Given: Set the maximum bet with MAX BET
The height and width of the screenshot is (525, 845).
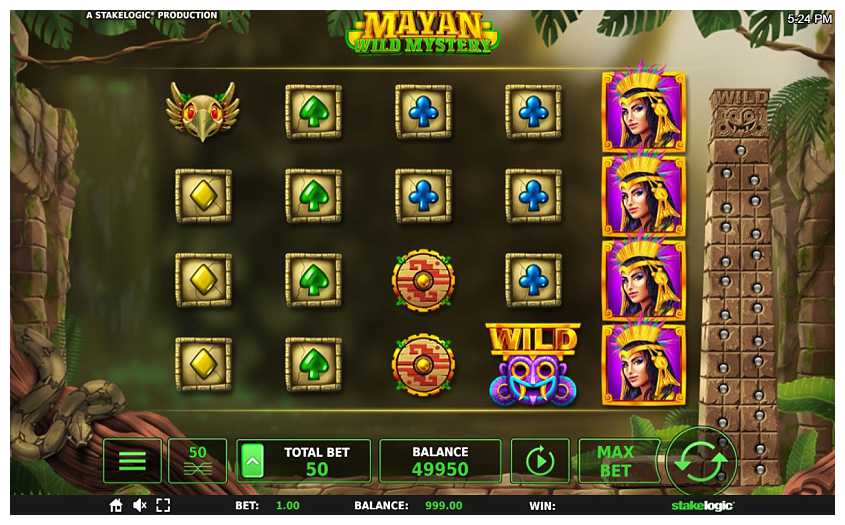Looking at the screenshot, I should [616, 461].
